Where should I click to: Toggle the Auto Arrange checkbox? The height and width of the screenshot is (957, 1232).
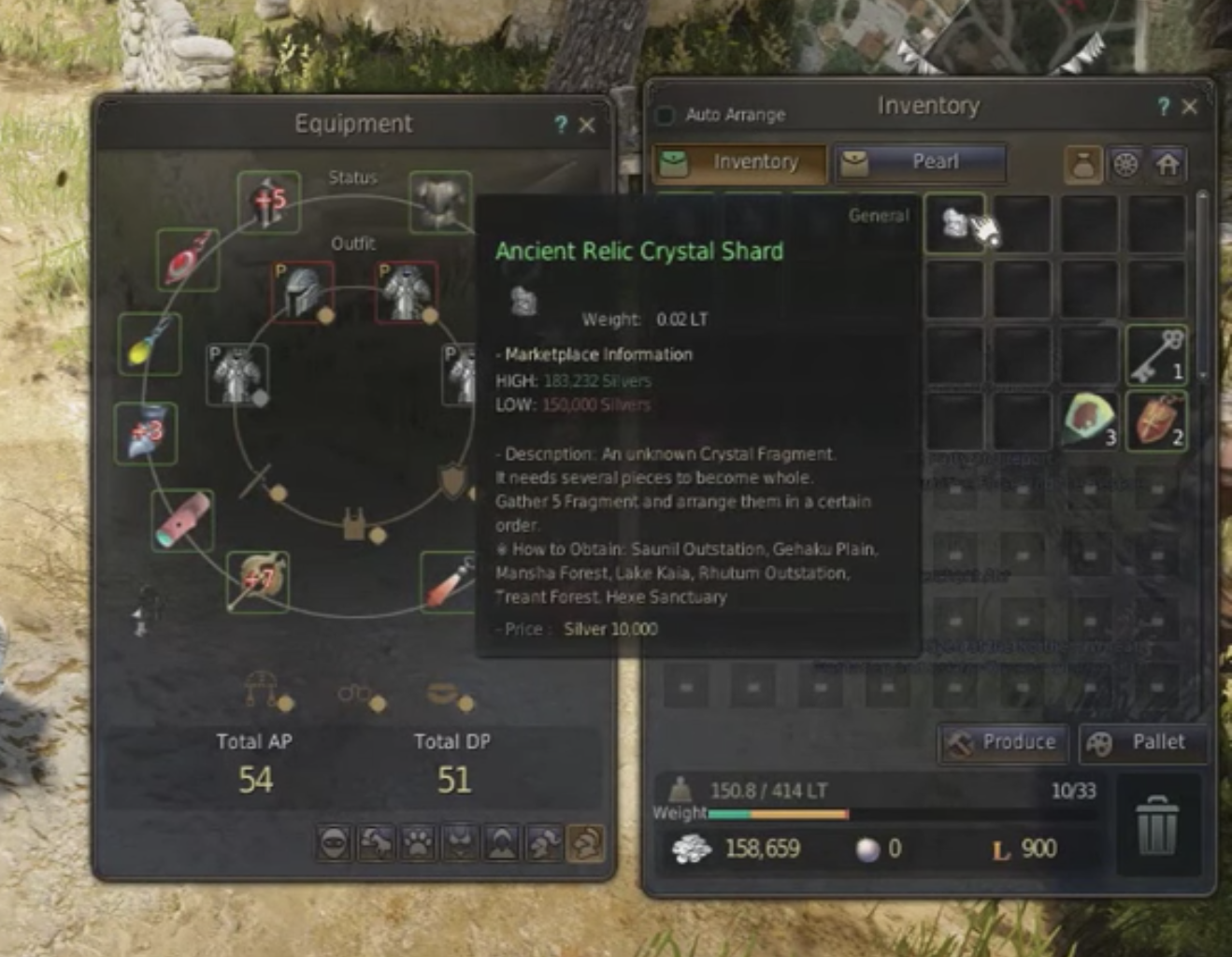point(666,115)
